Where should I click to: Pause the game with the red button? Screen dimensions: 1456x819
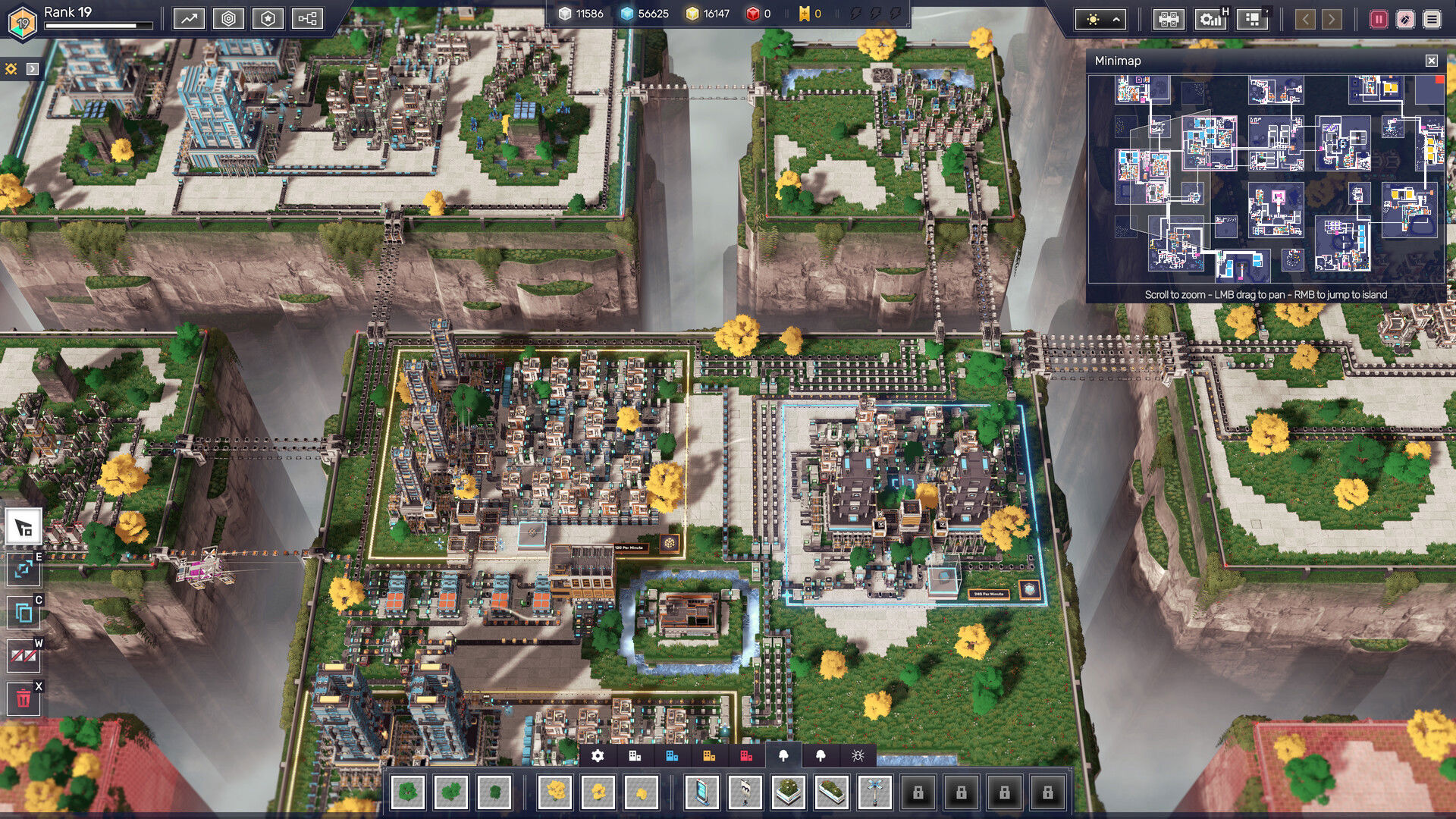[x=1378, y=20]
